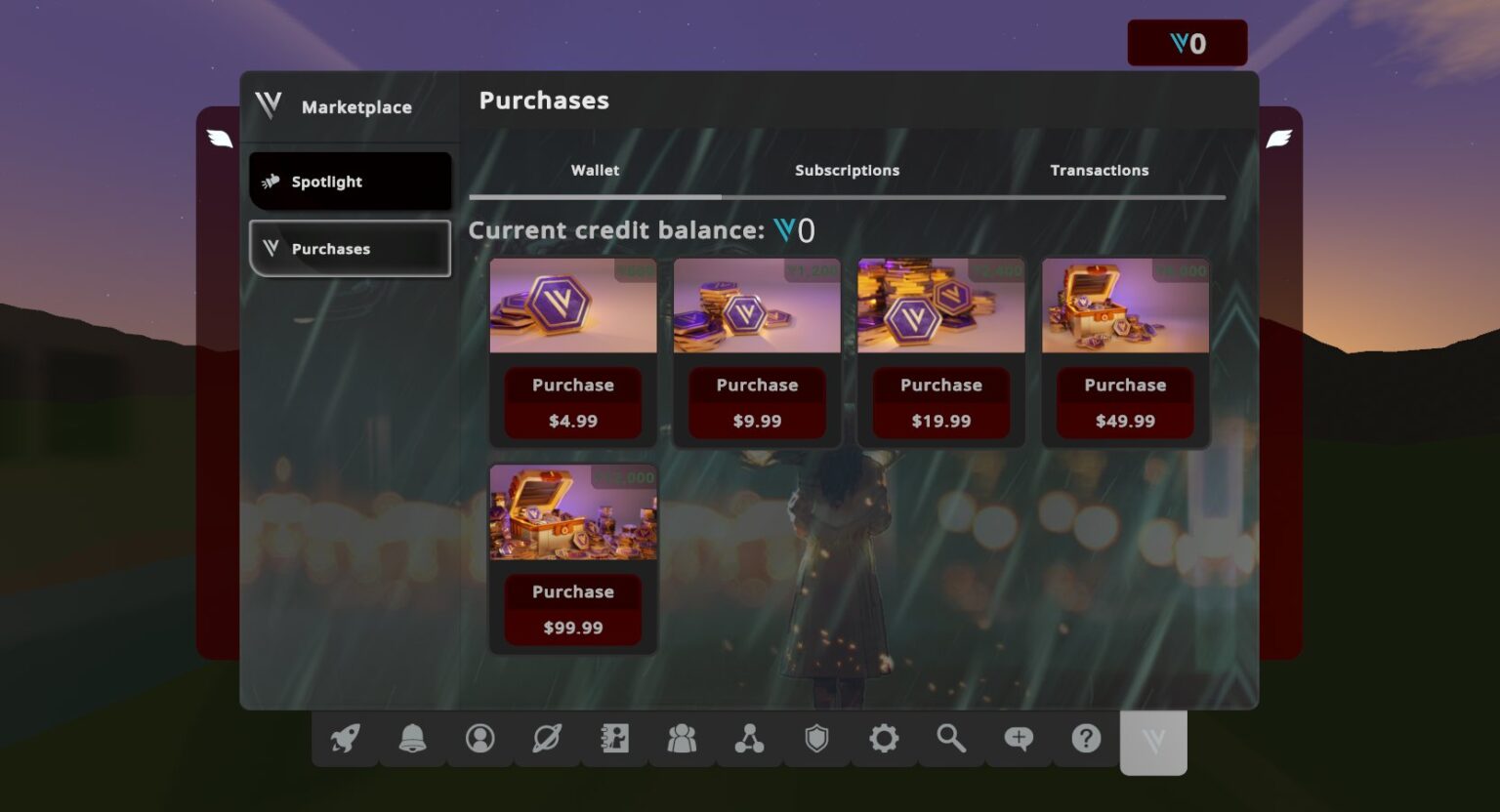Select the V currency icon in the taskbar
The image size is (1500, 812).
(1153, 742)
